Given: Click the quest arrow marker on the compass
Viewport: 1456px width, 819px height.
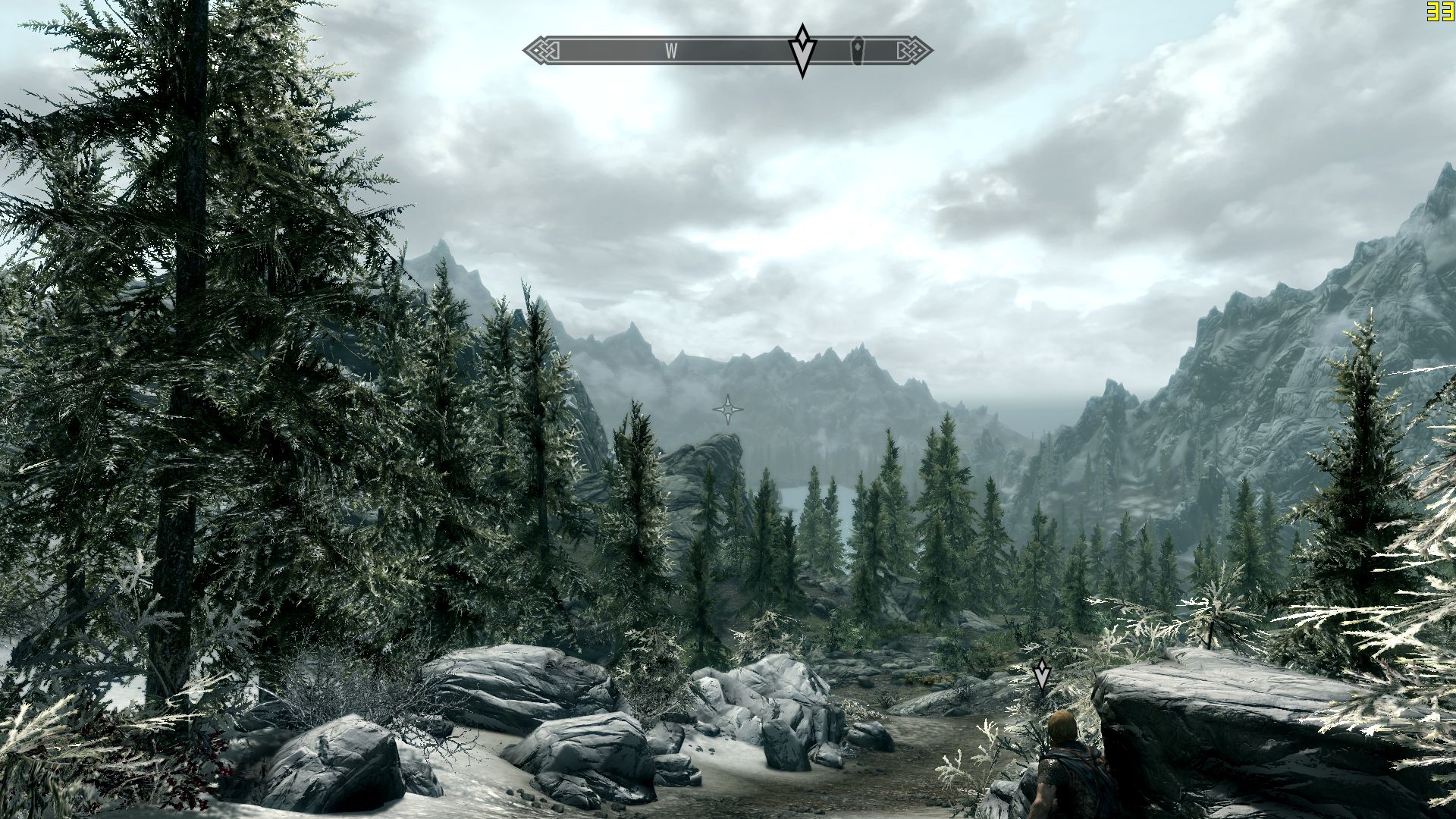Looking at the screenshot, I should pos(802,50).
